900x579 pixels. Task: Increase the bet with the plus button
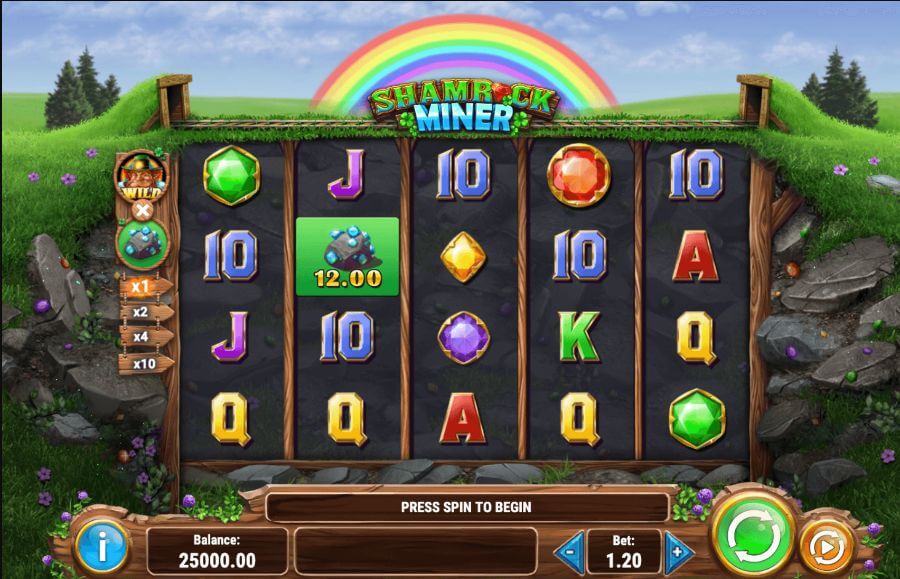[x=679, y=551]
